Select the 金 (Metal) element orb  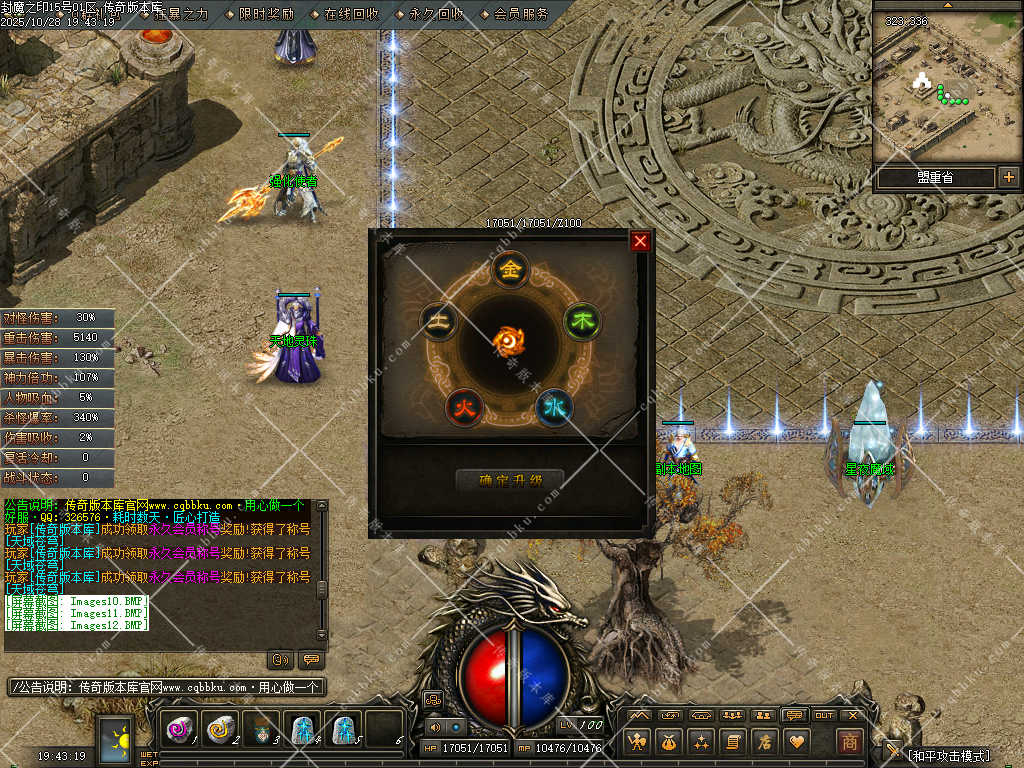511,269
